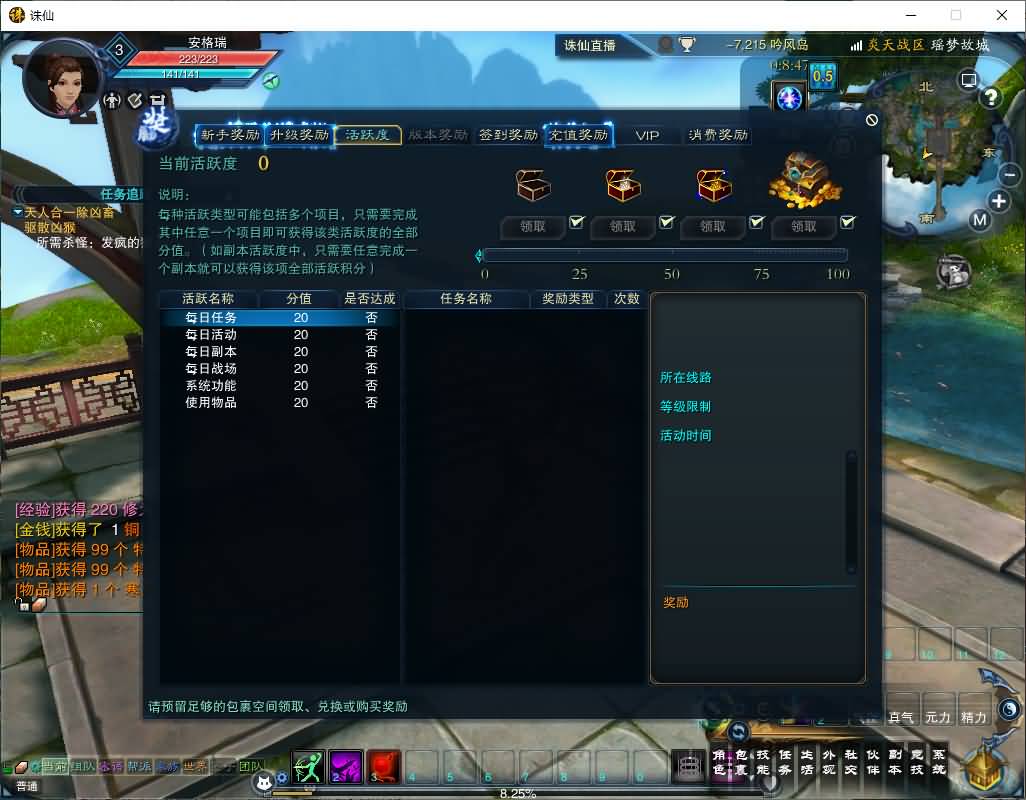
Task: Zoom in the minimap with the plus button
Action: pos(999,200)
